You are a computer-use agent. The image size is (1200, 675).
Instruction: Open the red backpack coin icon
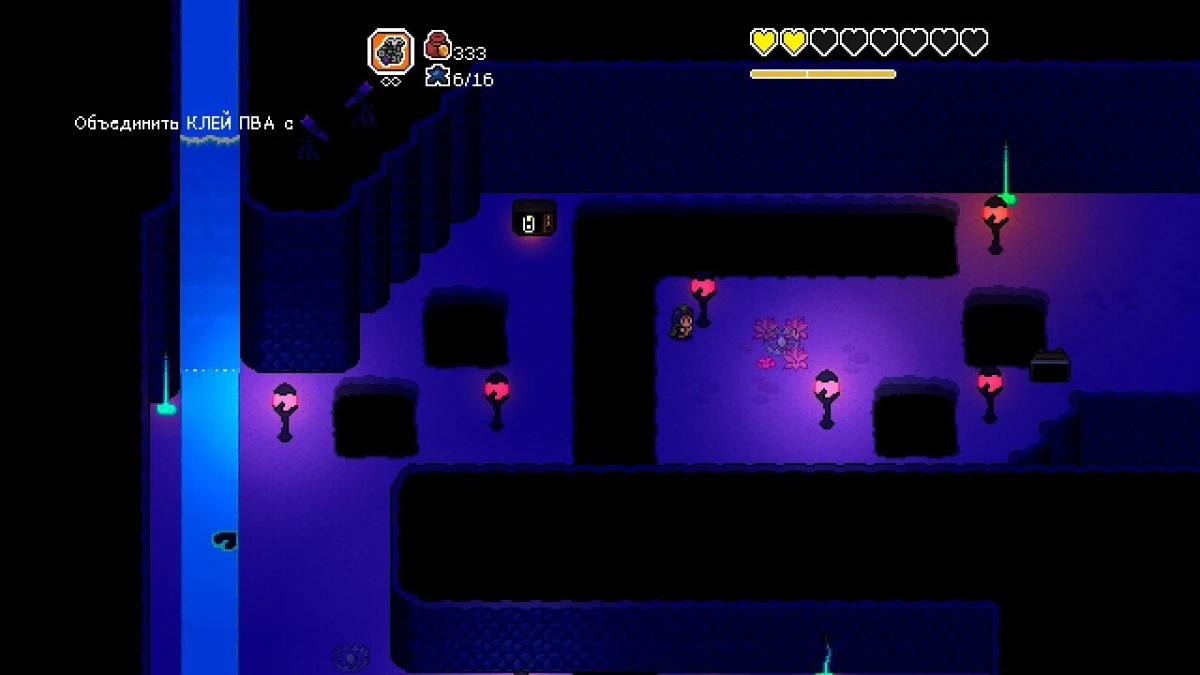pyautogui.click(x=437, y=46)
